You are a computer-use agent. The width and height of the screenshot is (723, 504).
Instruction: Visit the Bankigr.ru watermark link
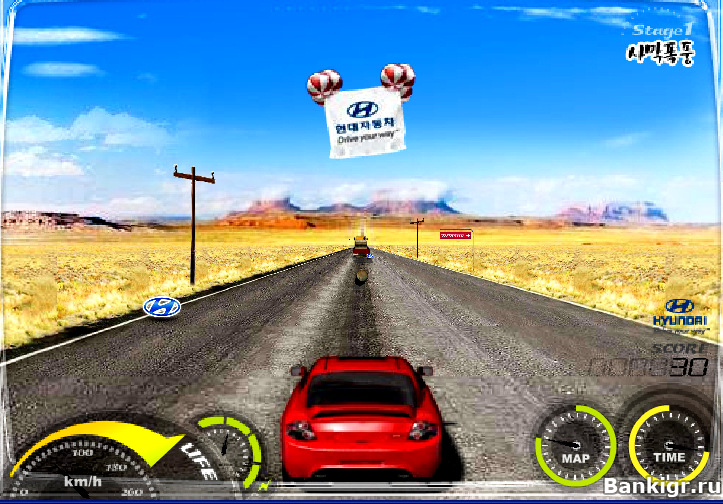pyautogui.click(x=654, y=489)
